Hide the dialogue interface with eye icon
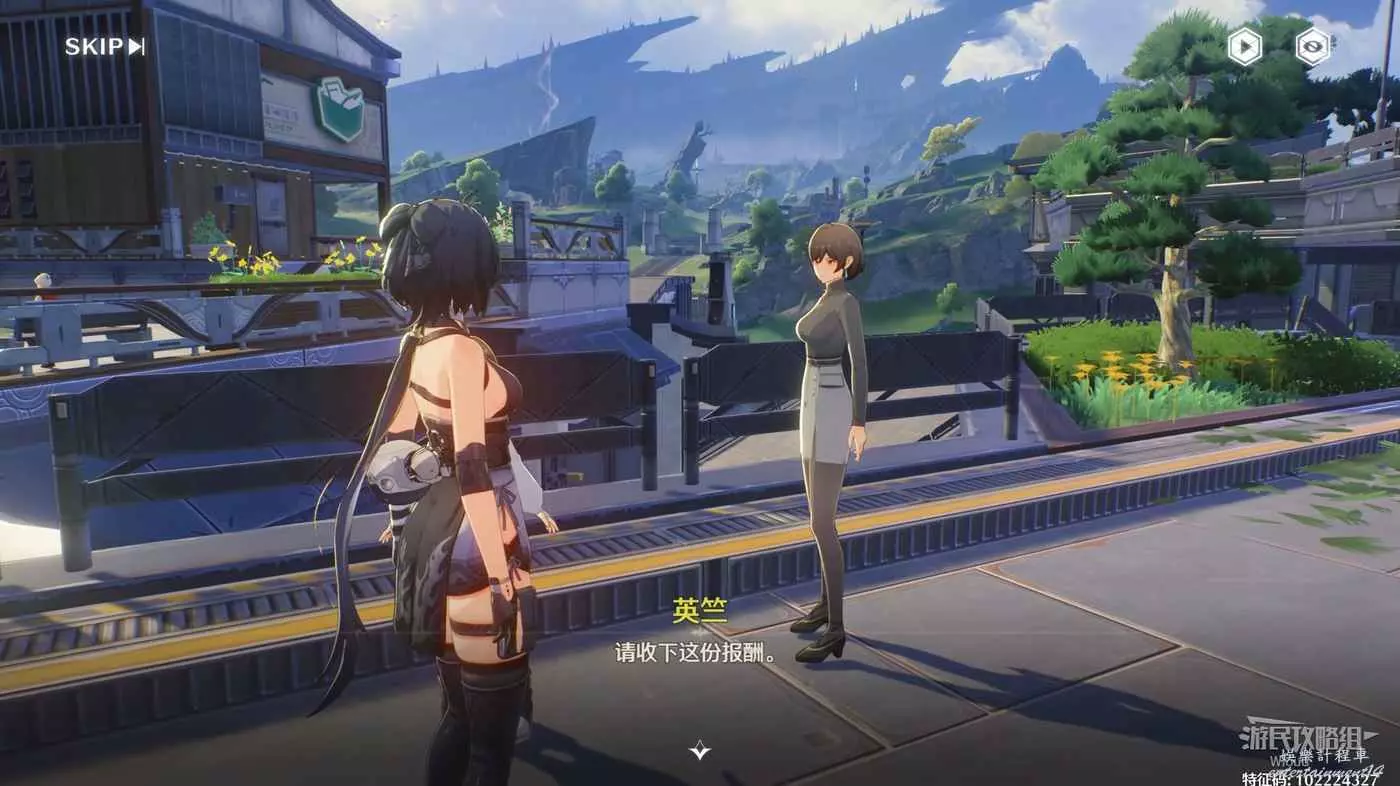The image size is (1400, 786). (1313, 47)
